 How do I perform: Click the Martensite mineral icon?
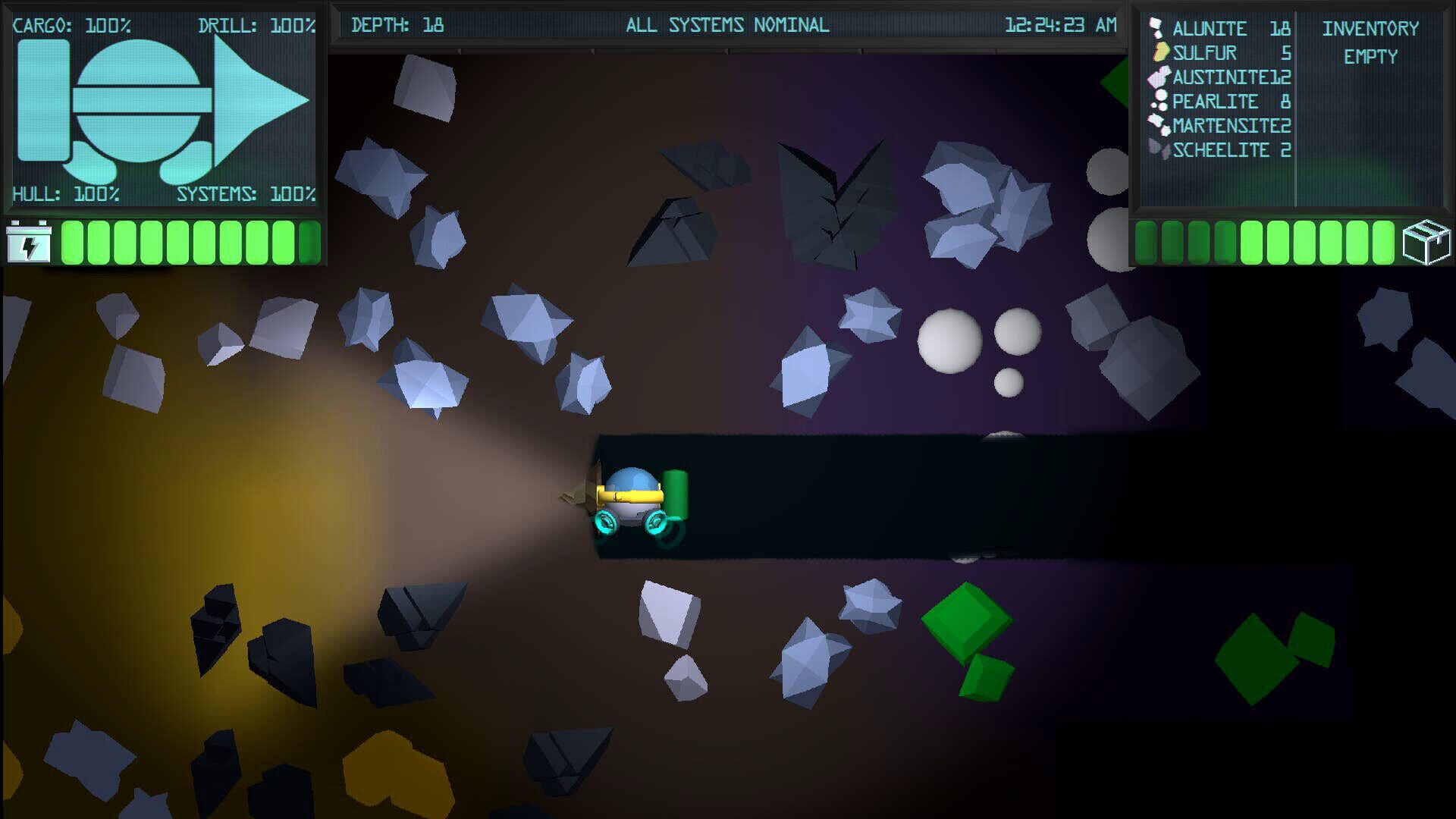point(1158,125)
